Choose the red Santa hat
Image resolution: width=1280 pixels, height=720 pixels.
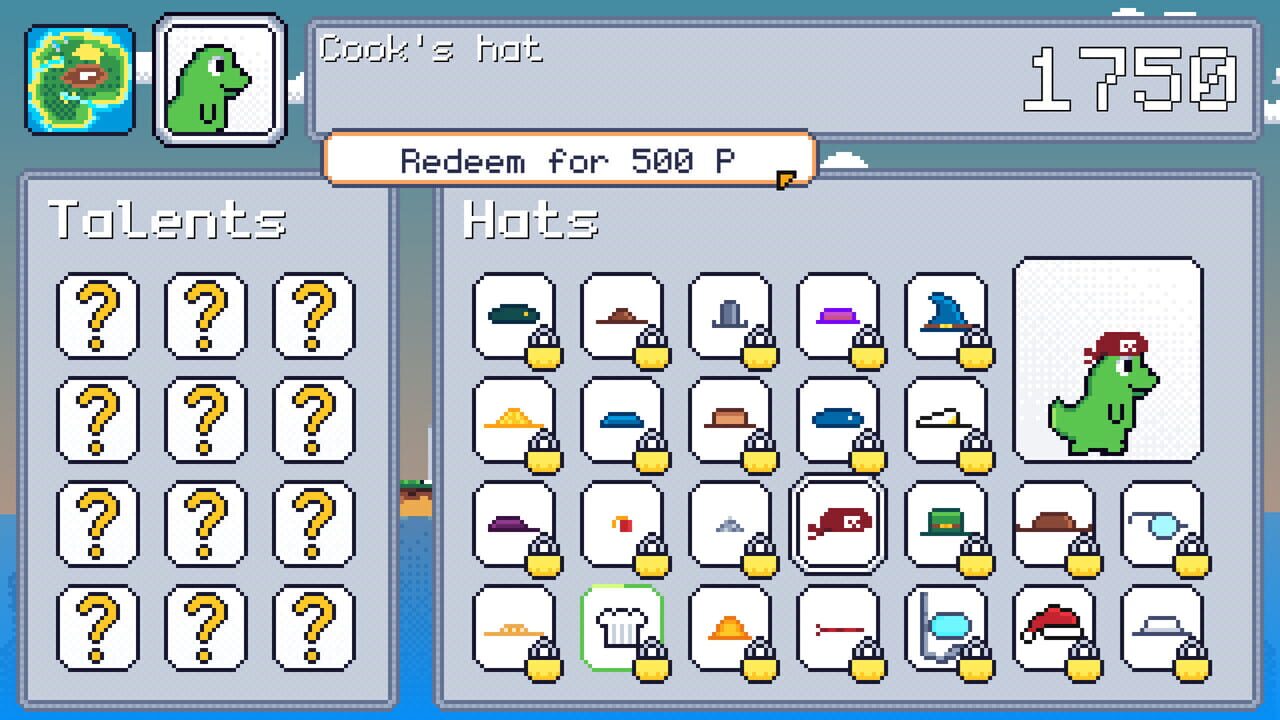coord(1053,627)
